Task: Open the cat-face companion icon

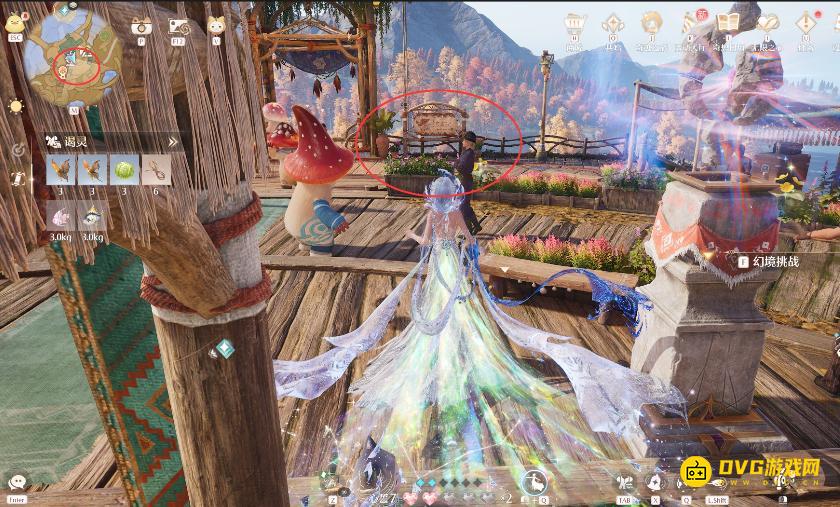Action: tap(216, 27)
